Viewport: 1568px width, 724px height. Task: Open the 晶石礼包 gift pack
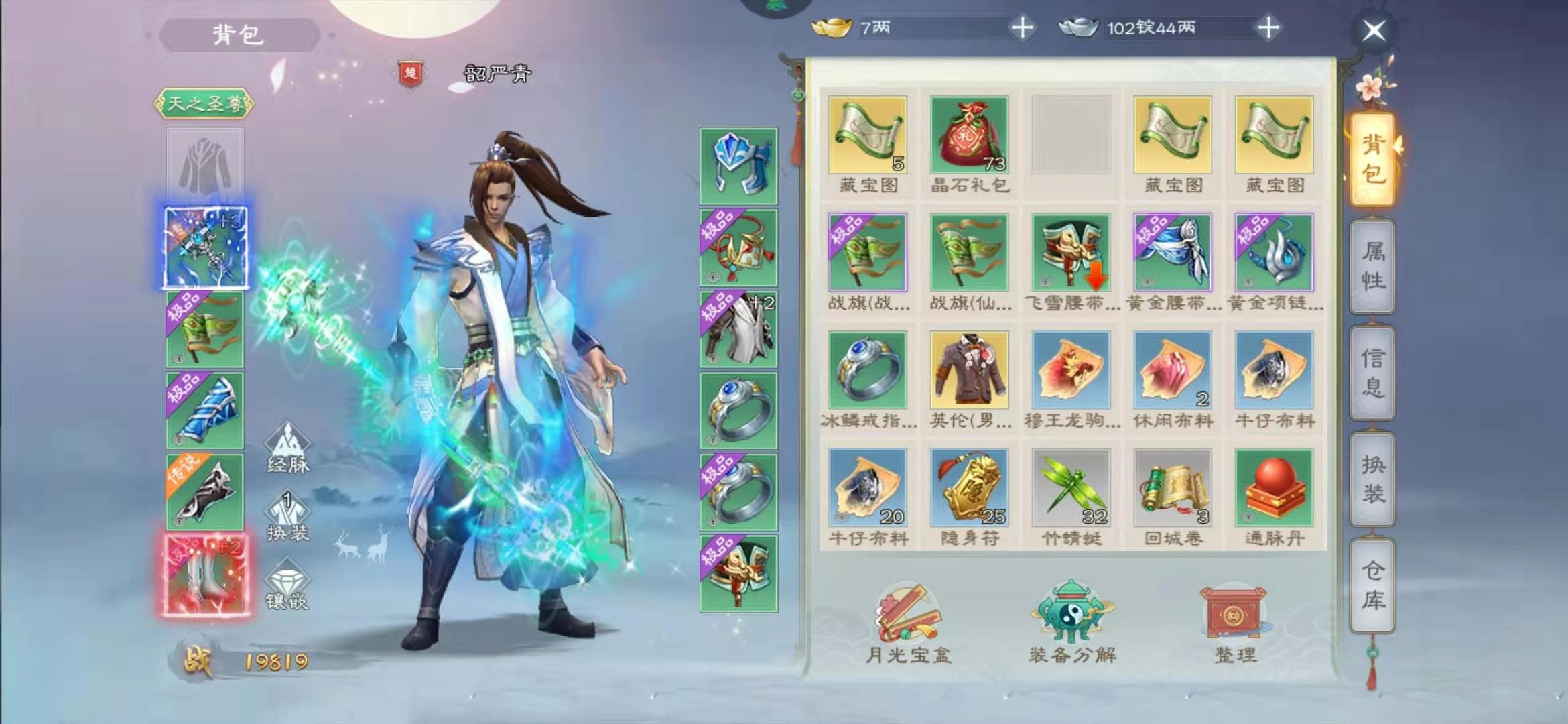pos(968,136)
